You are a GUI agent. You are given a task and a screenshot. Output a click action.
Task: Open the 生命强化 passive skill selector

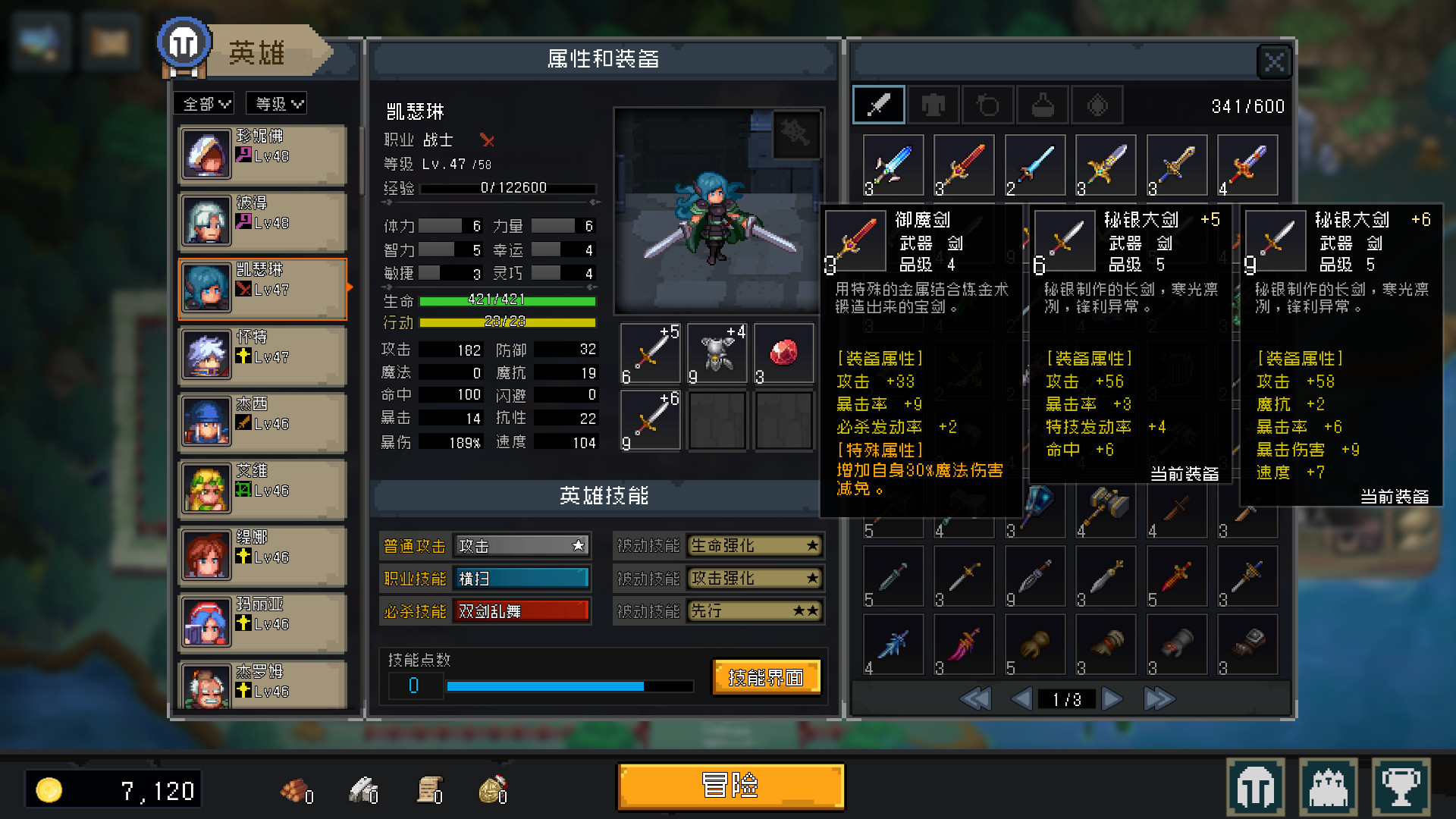point(754,545)
